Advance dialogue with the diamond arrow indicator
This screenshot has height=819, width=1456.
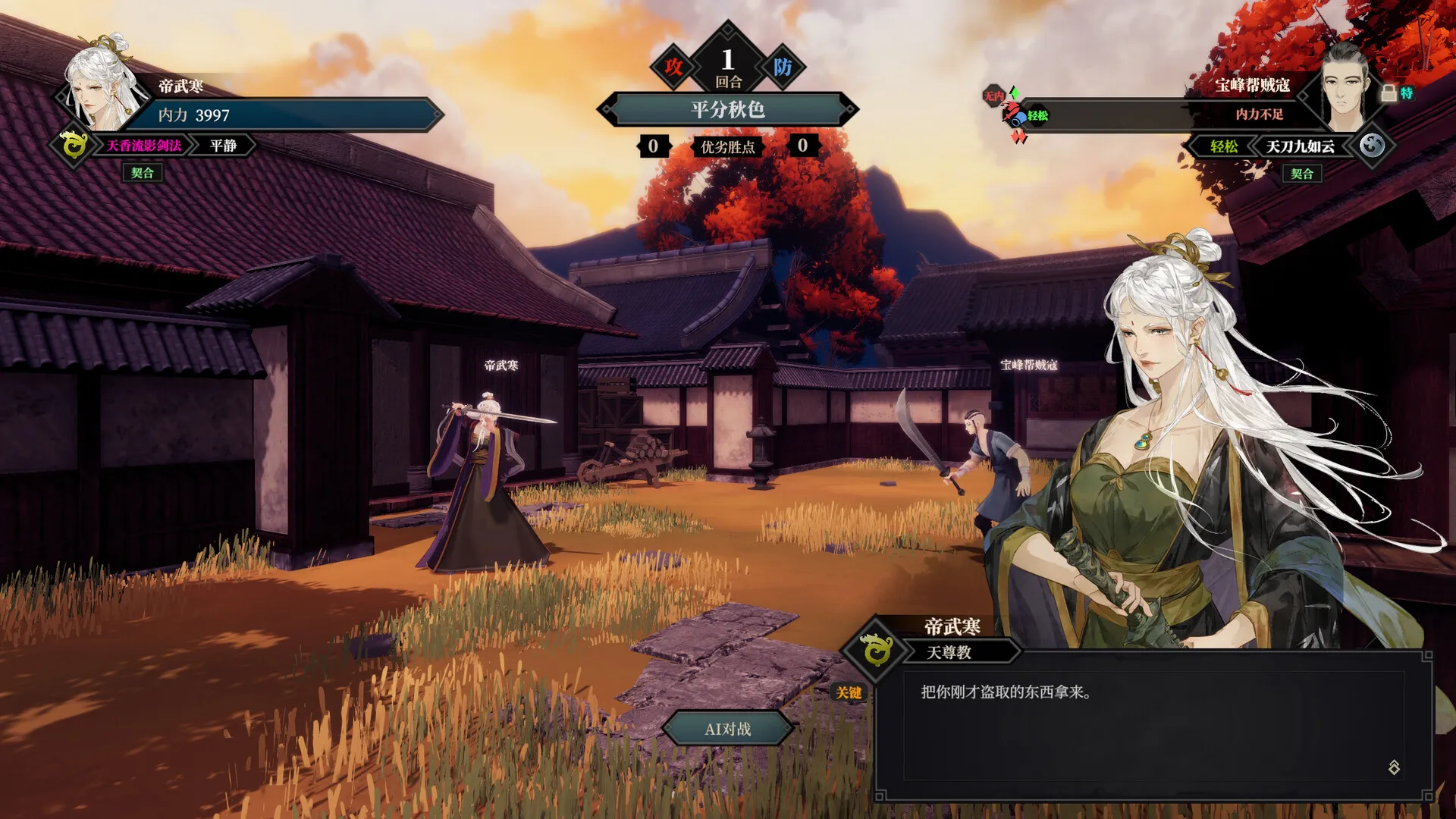point(1394,767)
